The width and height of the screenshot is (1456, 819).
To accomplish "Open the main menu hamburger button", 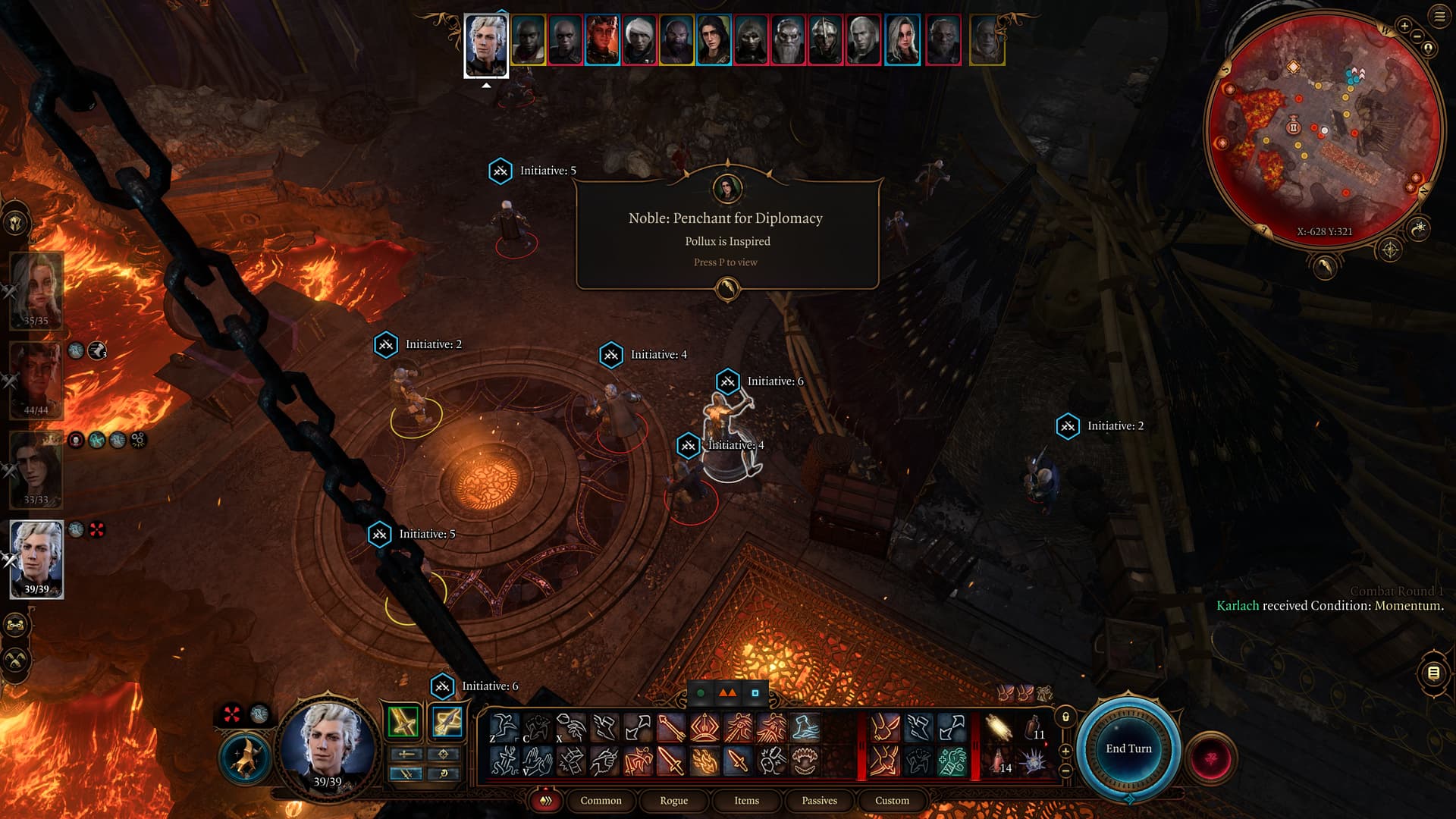I will pyautogui.click(x=1439, y=17).
